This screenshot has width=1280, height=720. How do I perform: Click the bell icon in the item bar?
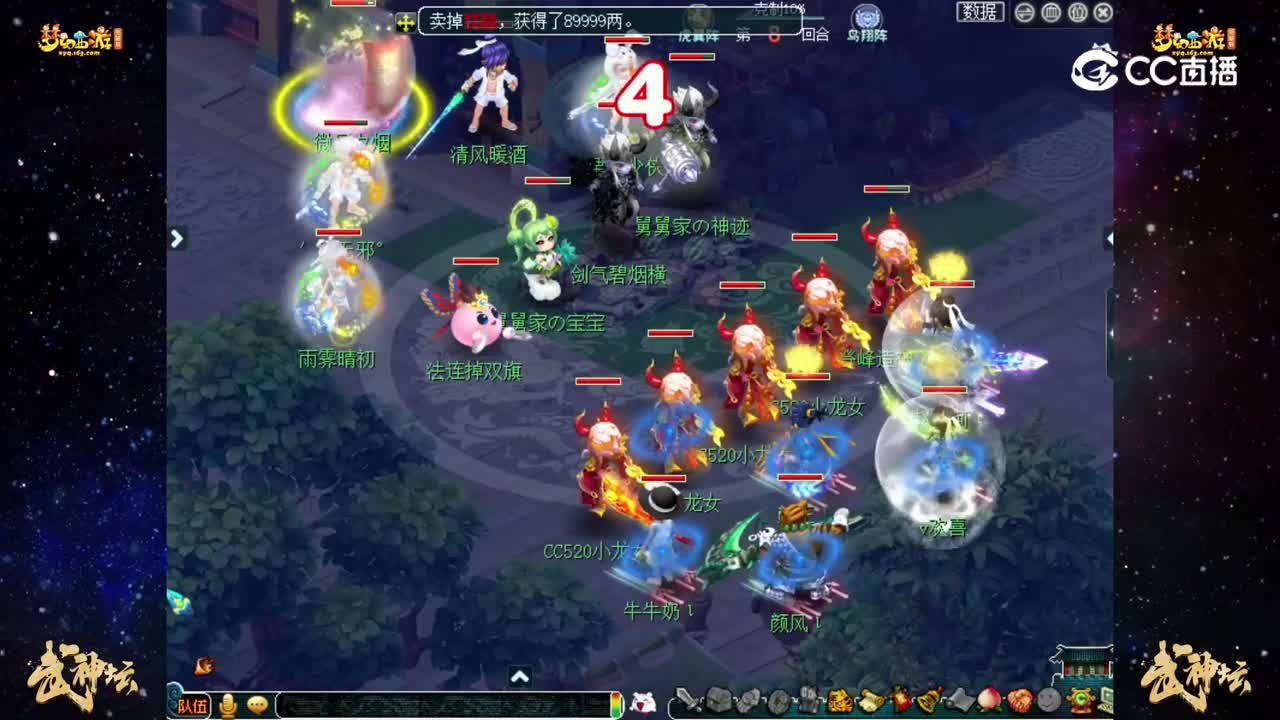click(927, 701)
